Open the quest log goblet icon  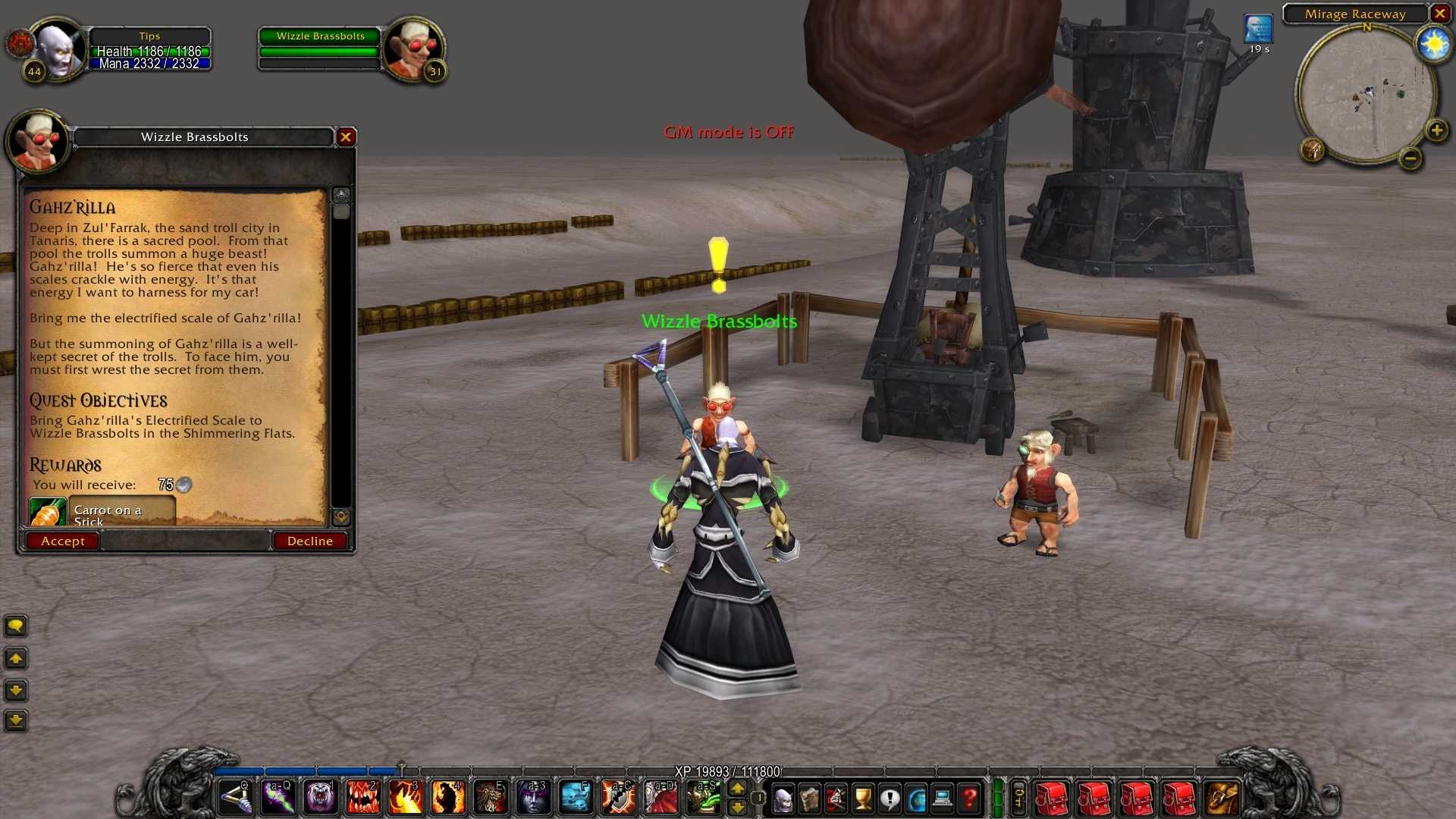(x=863, y=798)
